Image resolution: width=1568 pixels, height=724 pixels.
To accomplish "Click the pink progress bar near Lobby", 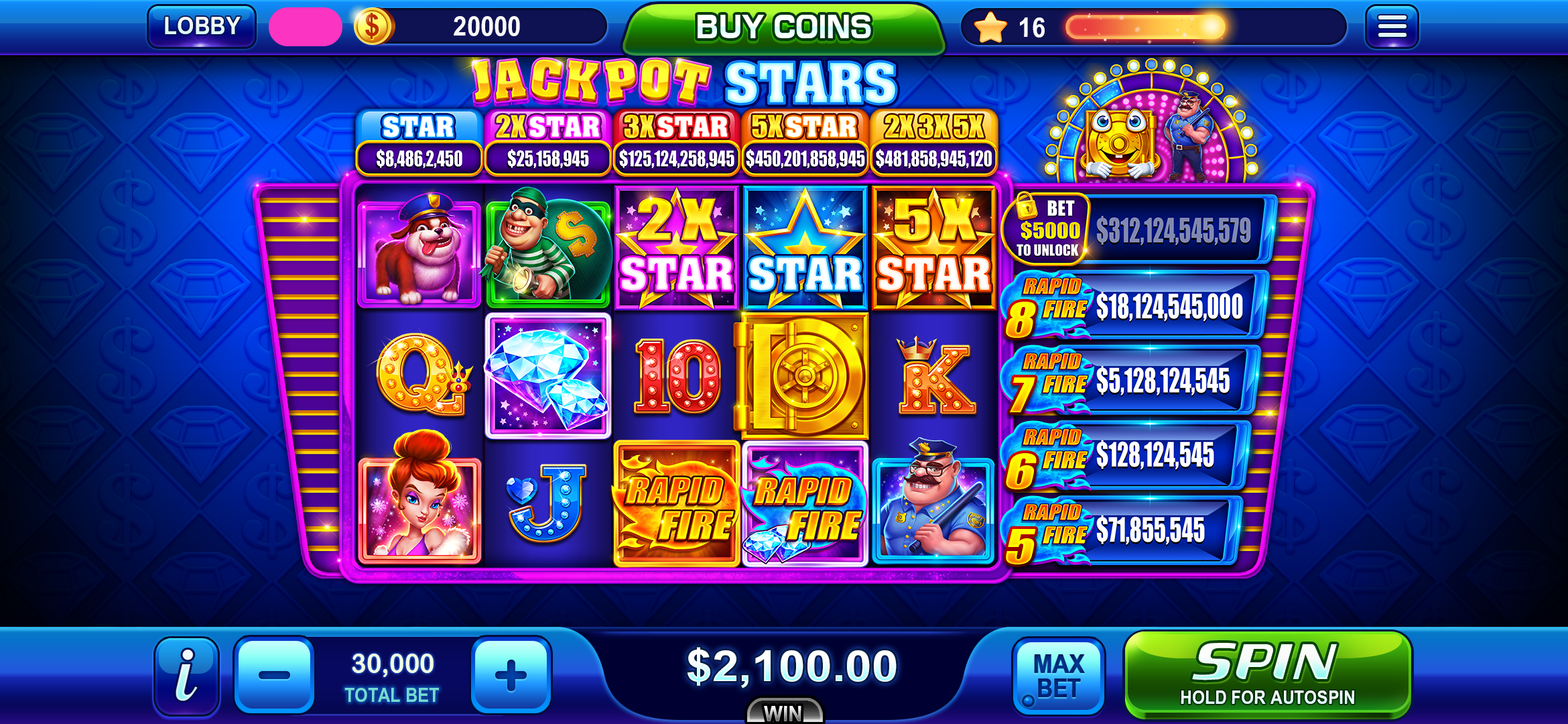I will click(306, 25).
